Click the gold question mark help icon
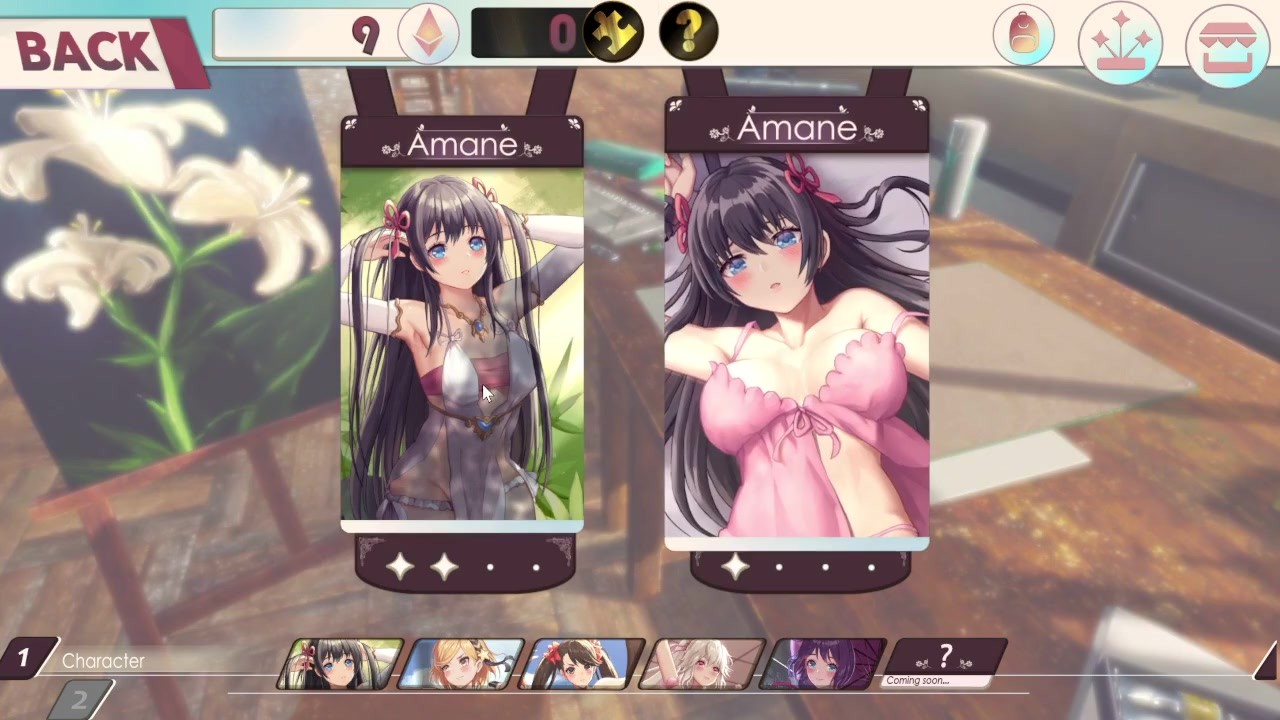This screenshot has width=1280, height=720. coord(688,32)
